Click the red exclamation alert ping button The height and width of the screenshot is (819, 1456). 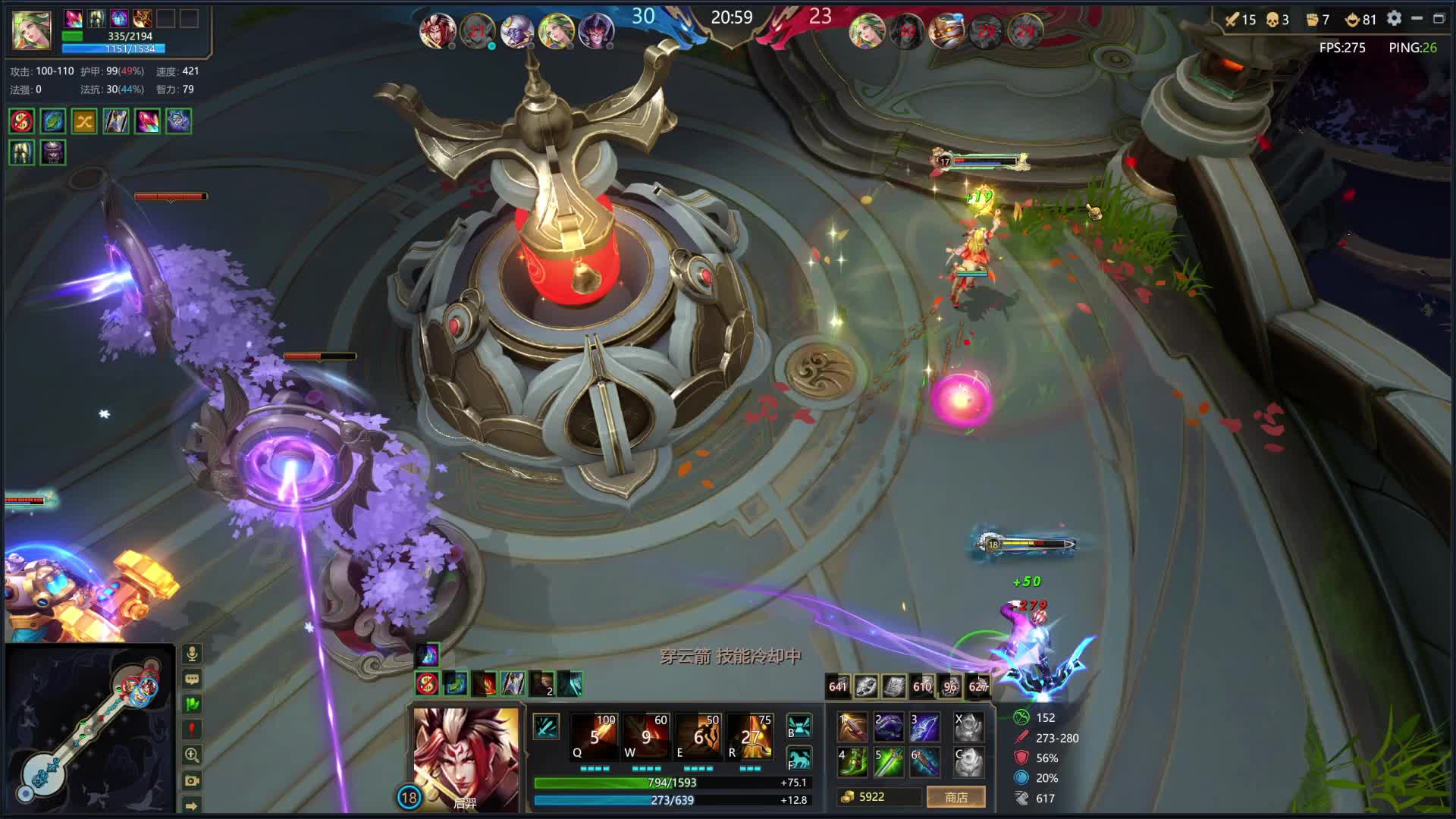(x=192, y=730)
